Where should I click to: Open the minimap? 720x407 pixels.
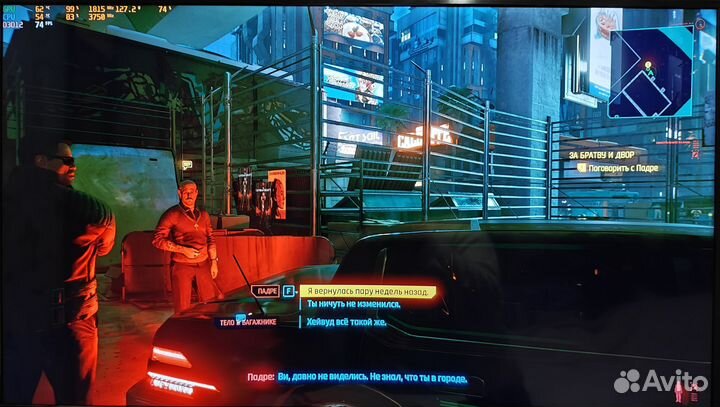[650, 71]
